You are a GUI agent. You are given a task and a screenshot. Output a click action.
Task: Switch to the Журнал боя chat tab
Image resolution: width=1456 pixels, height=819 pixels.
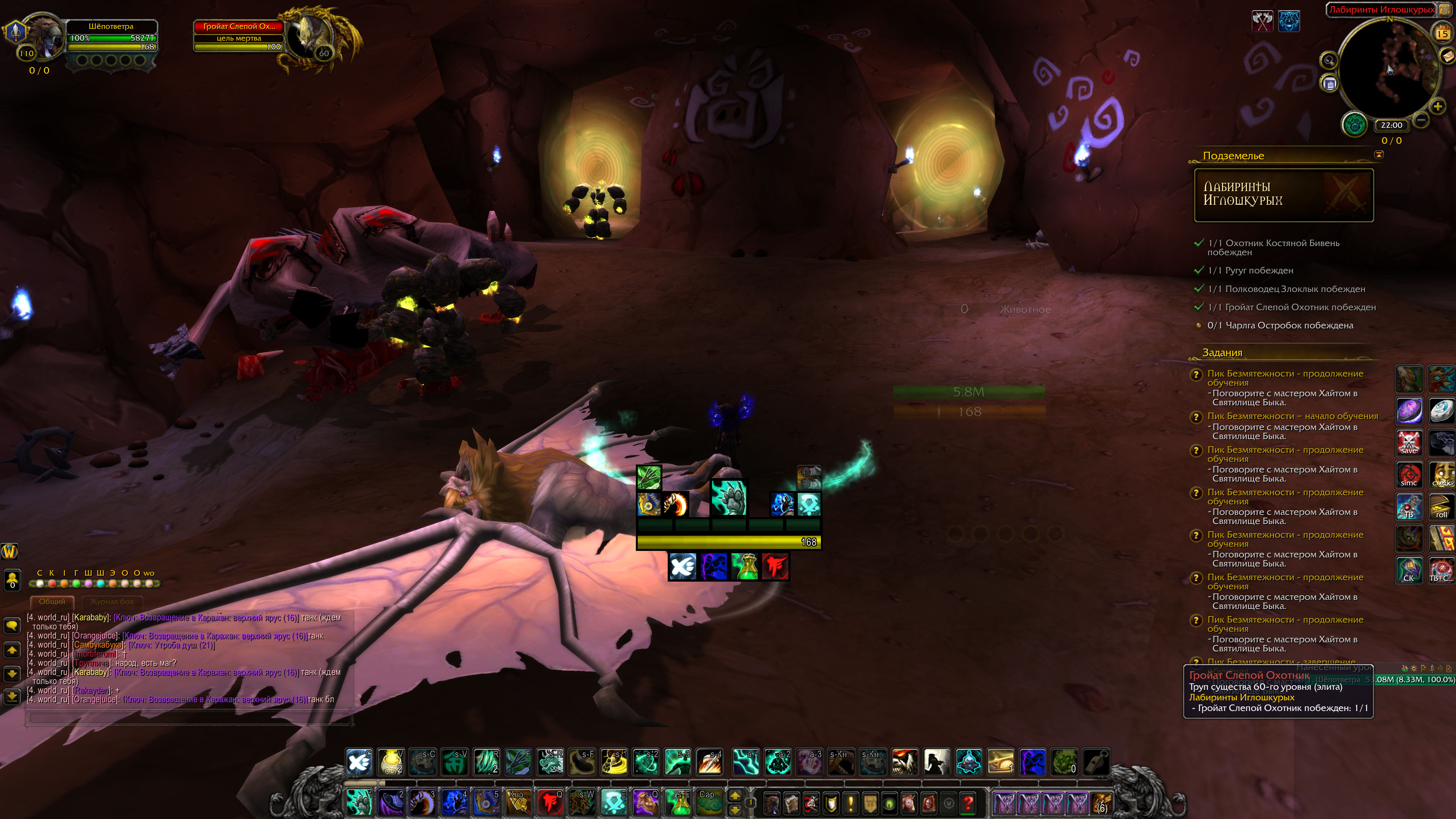tap(111, 601)
